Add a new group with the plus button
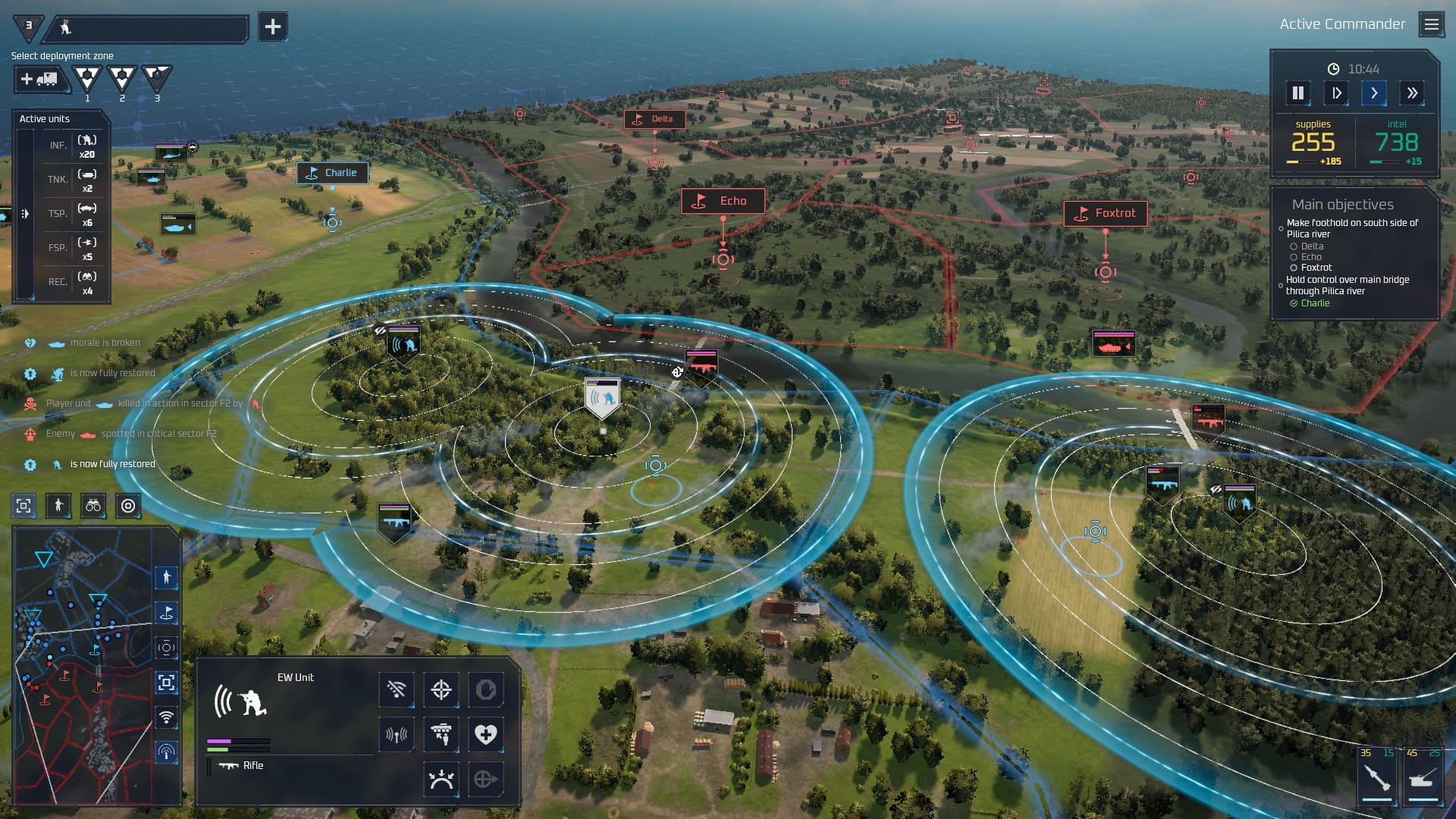The height and width of the screenshot is (819, 1456). tap(272, 27)
